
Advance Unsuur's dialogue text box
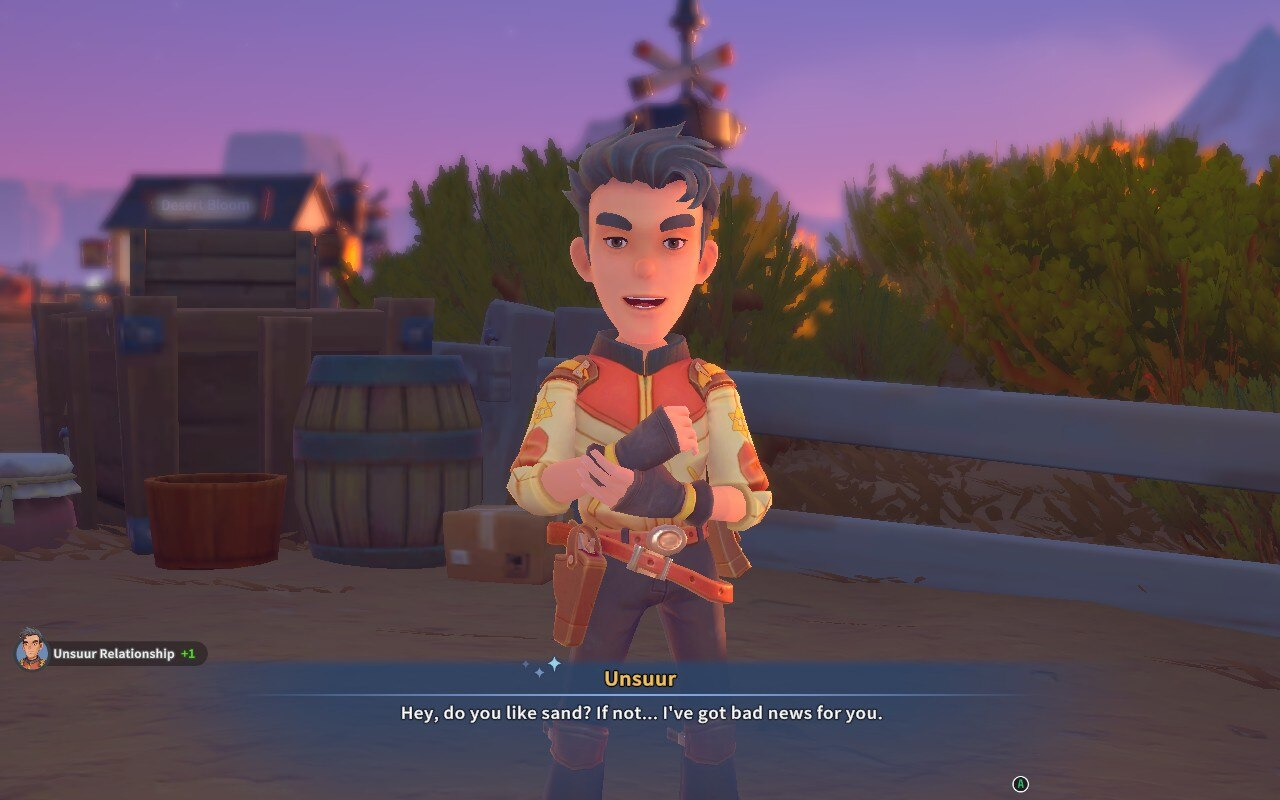[1020, 784]
